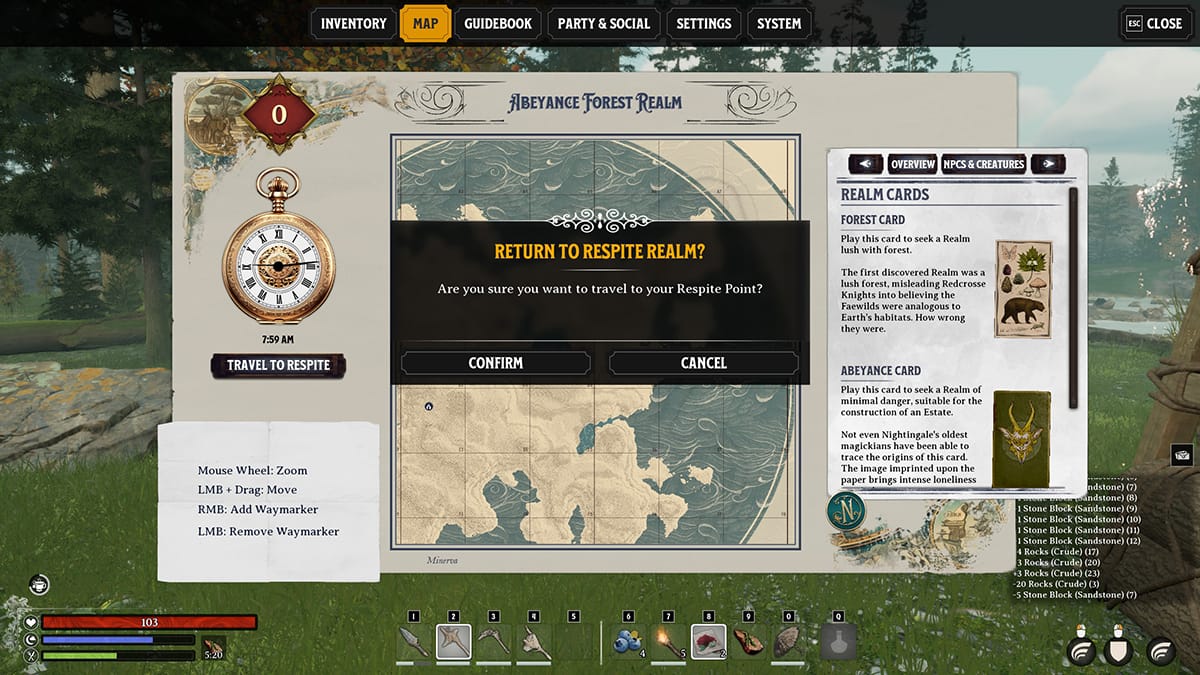Select the blueberries hotbar slot

[628, 641]
